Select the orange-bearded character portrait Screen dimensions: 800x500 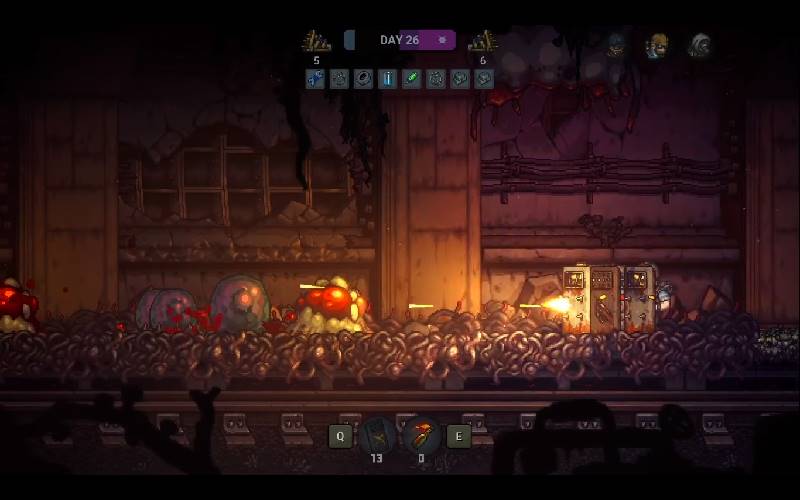[x=657, y=45]
